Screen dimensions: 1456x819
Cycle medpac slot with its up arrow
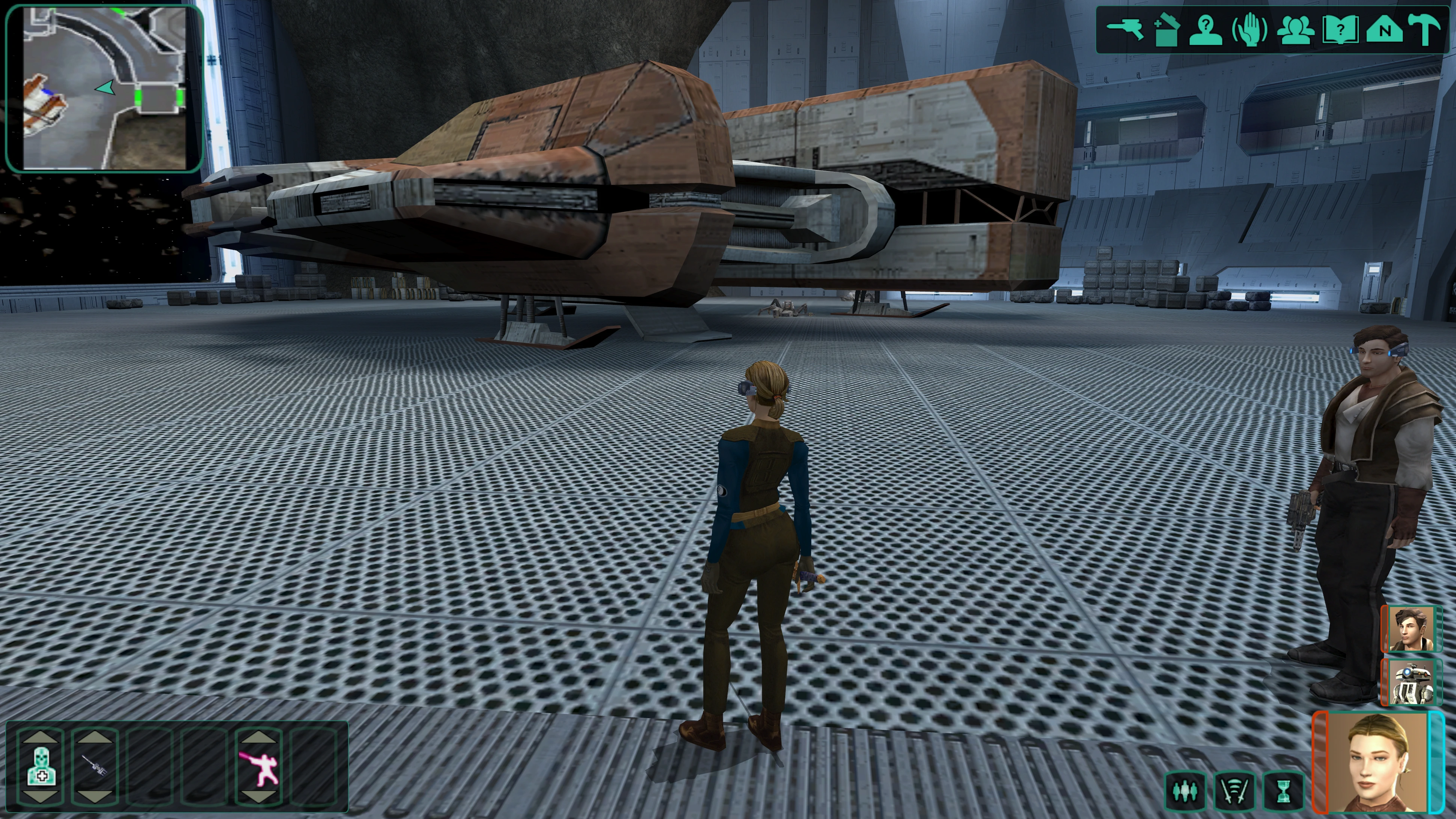point(41,738)
